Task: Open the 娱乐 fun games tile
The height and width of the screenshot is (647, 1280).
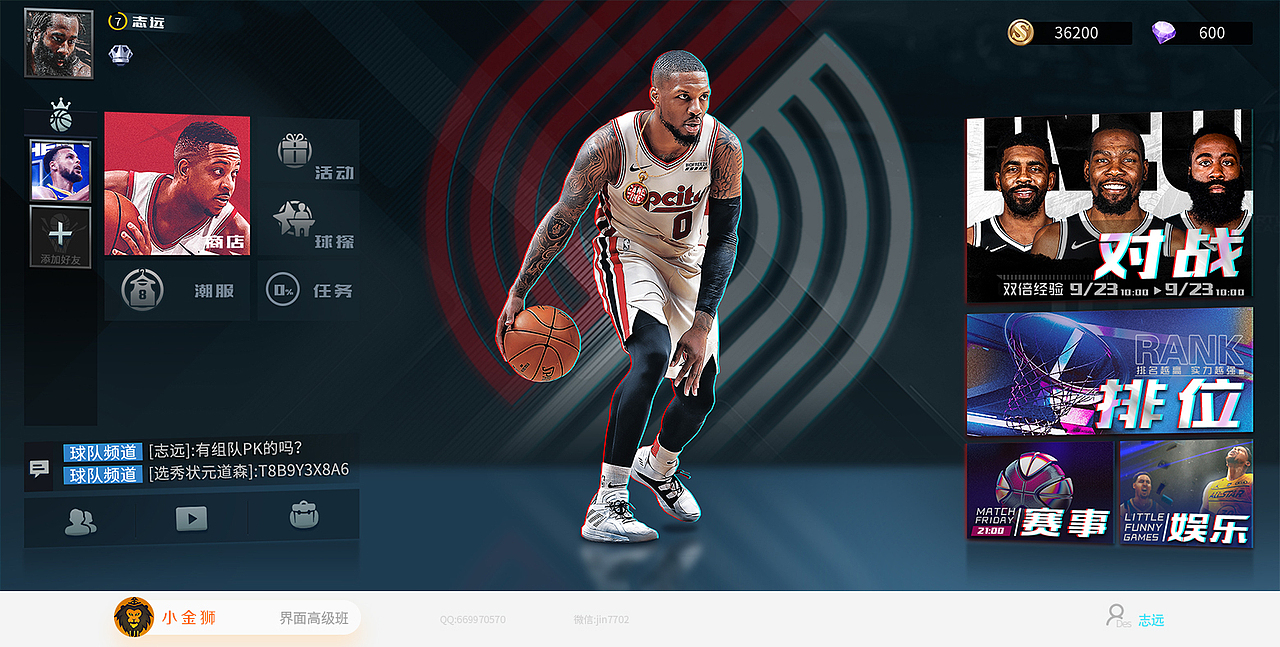Action: coord(1185,494)
